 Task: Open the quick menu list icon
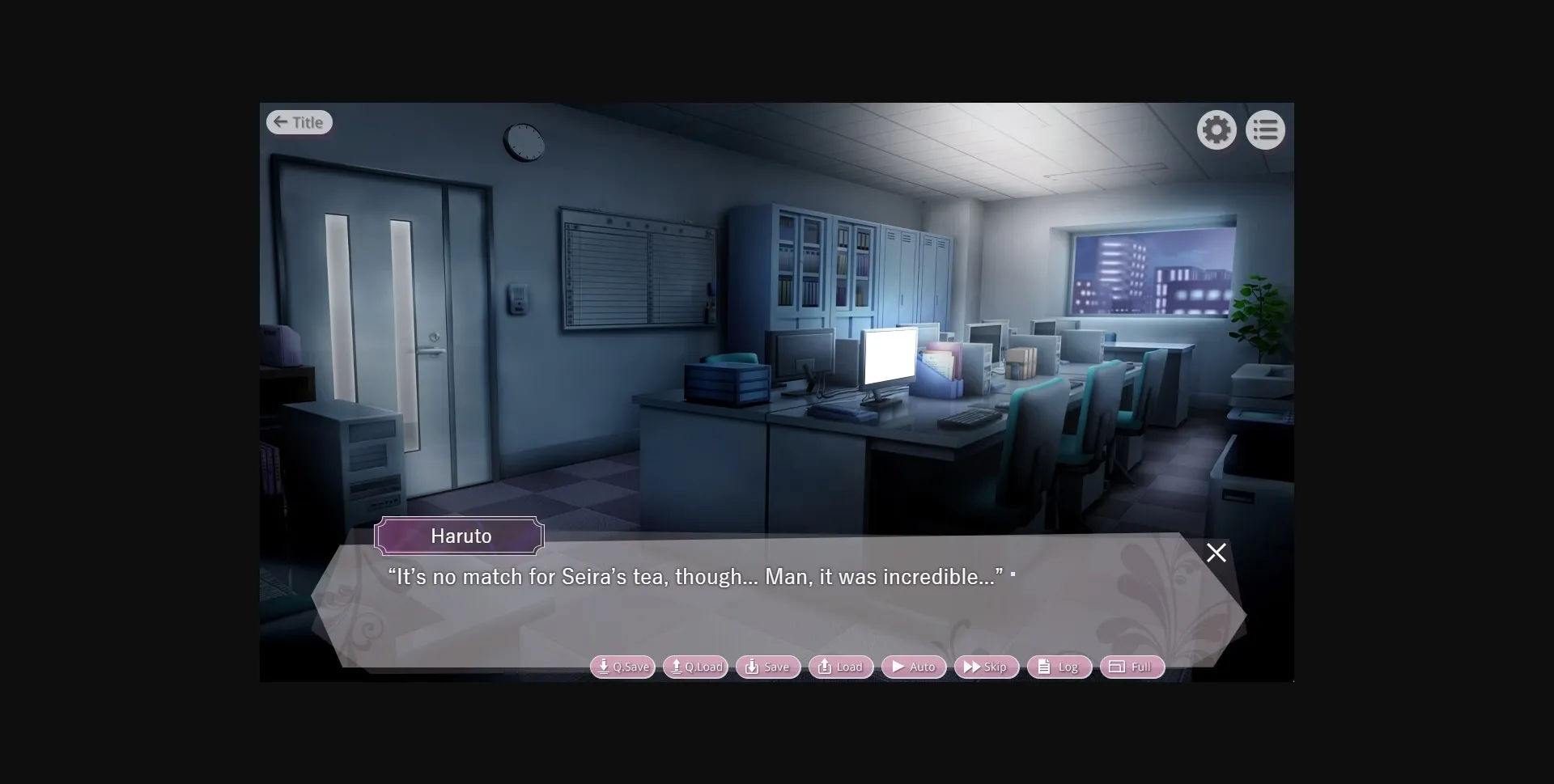(1265, 129)
